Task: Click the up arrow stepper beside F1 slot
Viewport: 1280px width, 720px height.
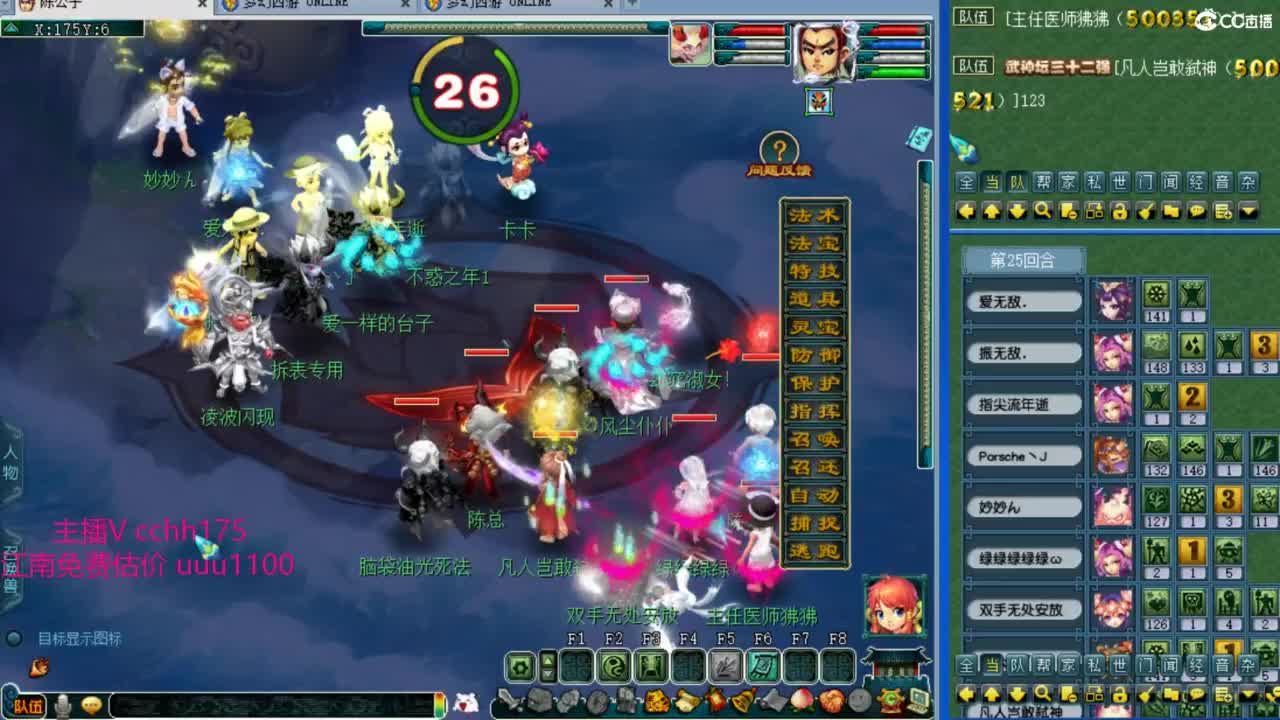Action: click(x=547, y=659)
